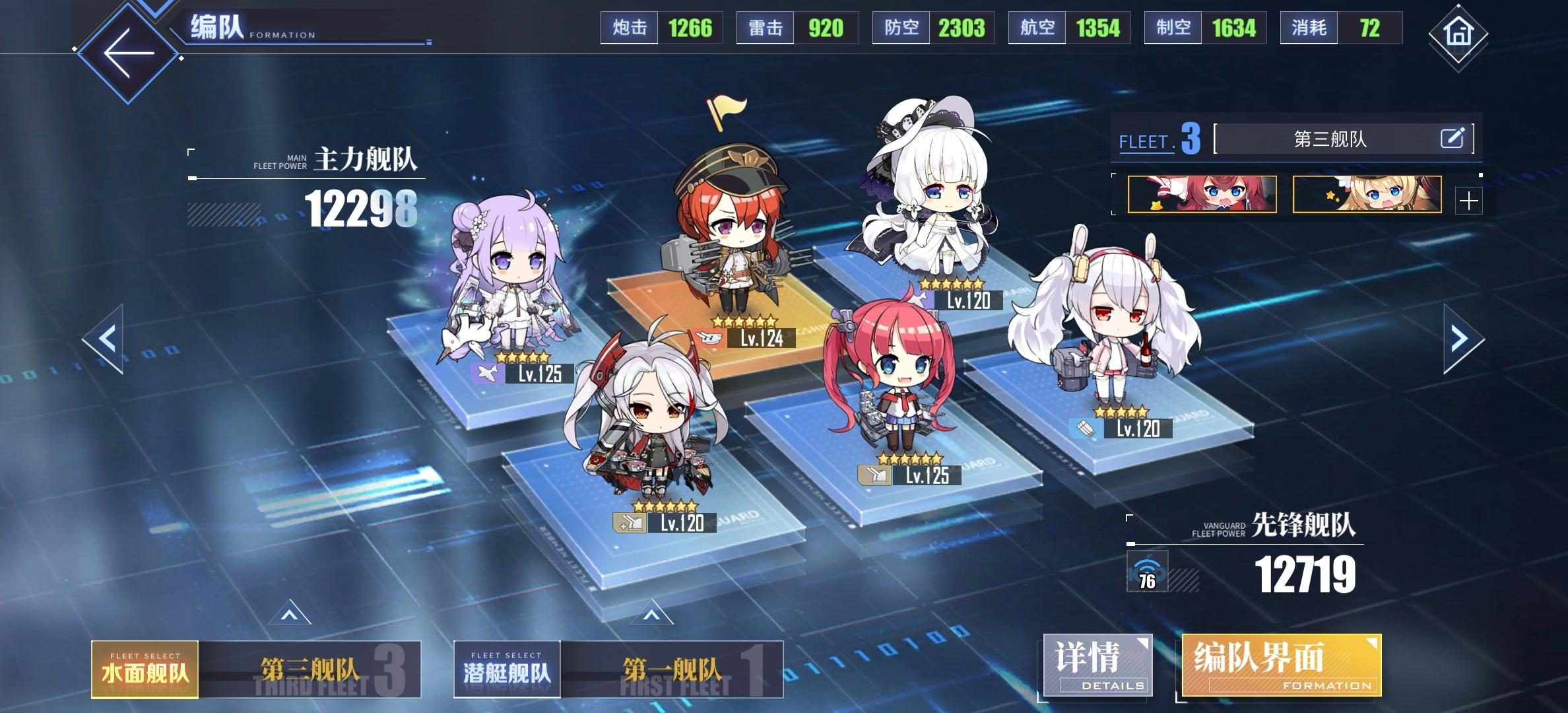This screenshot has width=1568, height=713.
Task: Expand the submarine fleet list up arrow
Action: 651,614
